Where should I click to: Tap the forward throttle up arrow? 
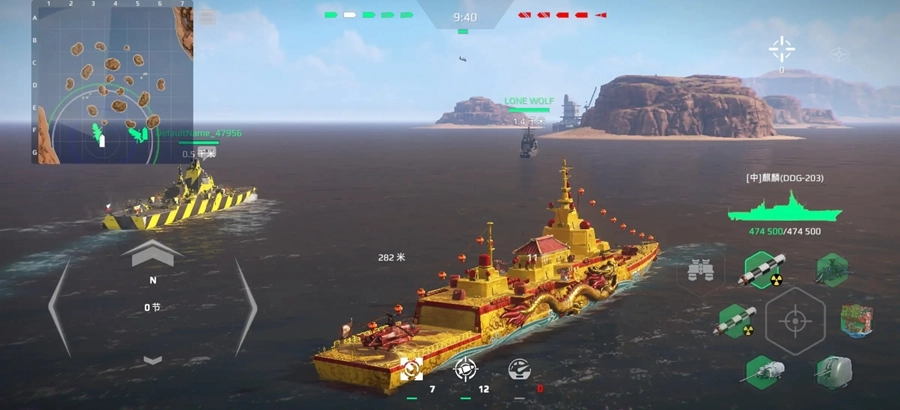click(x=153, y=253)
